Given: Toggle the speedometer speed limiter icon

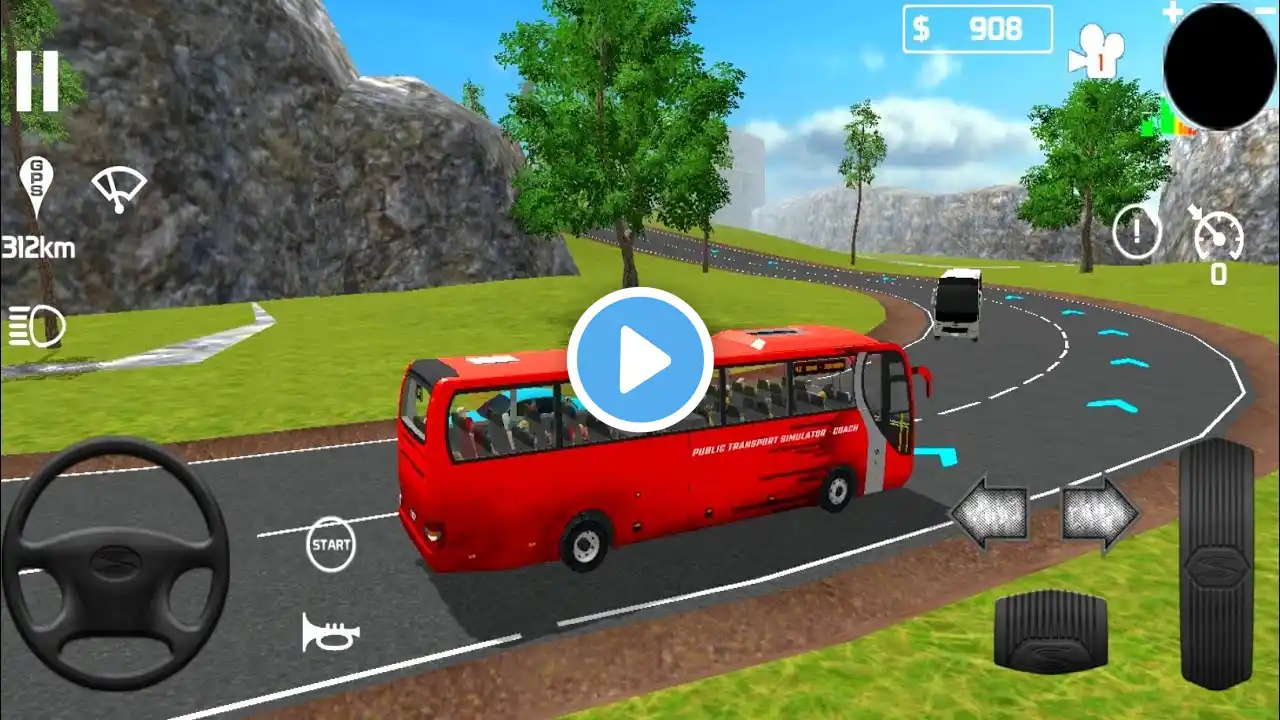Looking at the screenshot, I should [1217, 235].
